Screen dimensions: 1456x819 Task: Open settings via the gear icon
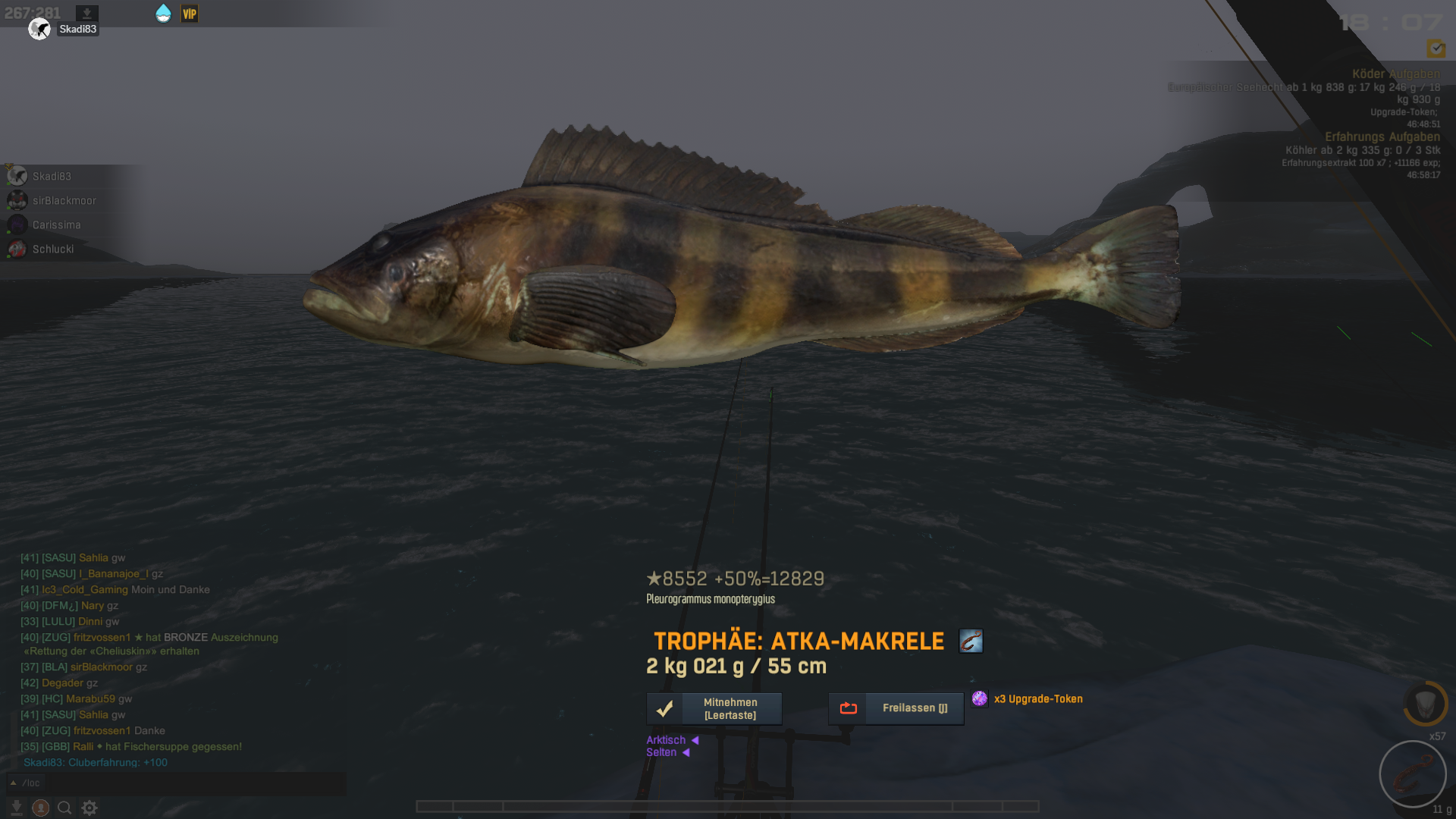[89, 808]
